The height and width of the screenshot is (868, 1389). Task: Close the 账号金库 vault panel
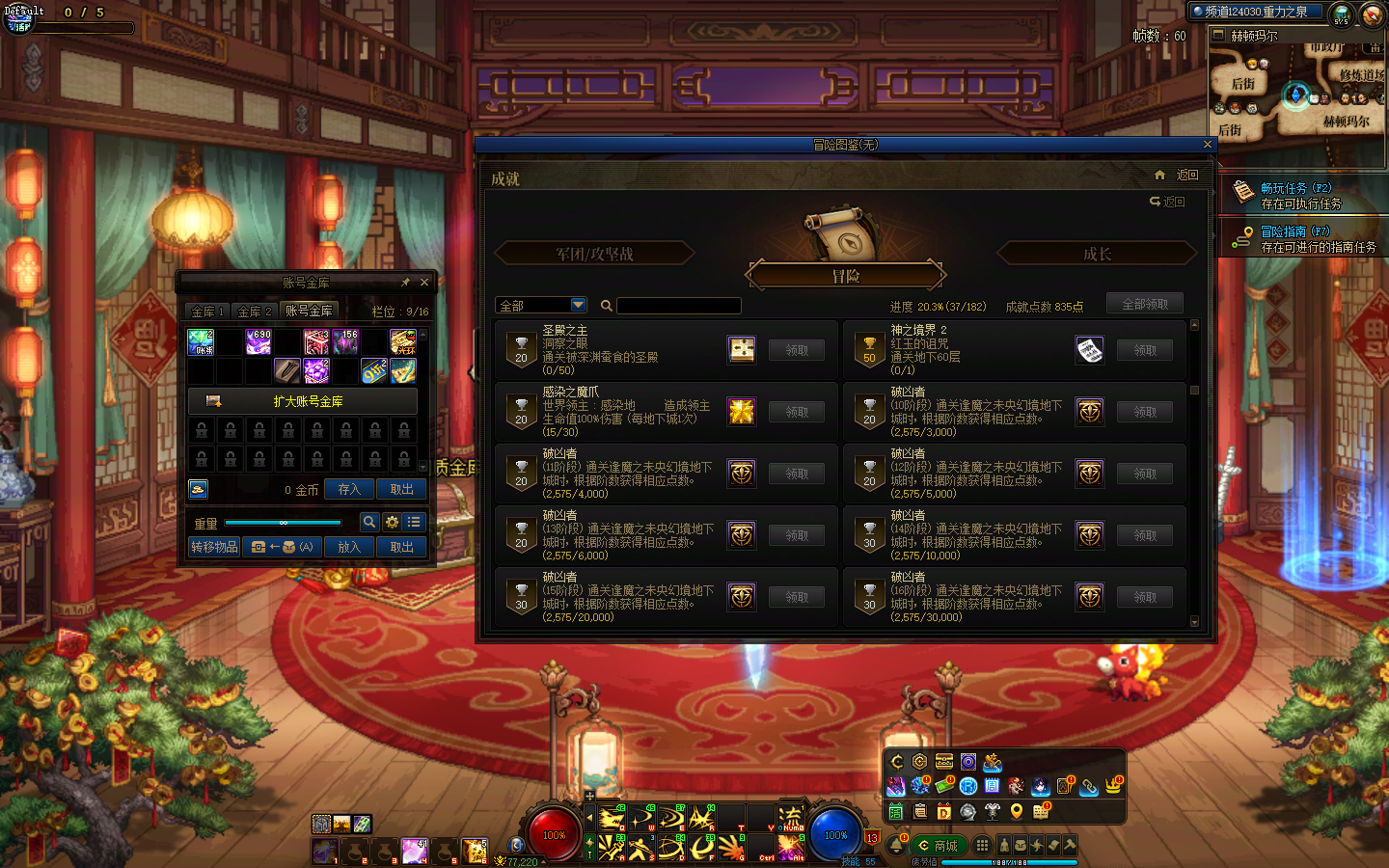(424, 283)
